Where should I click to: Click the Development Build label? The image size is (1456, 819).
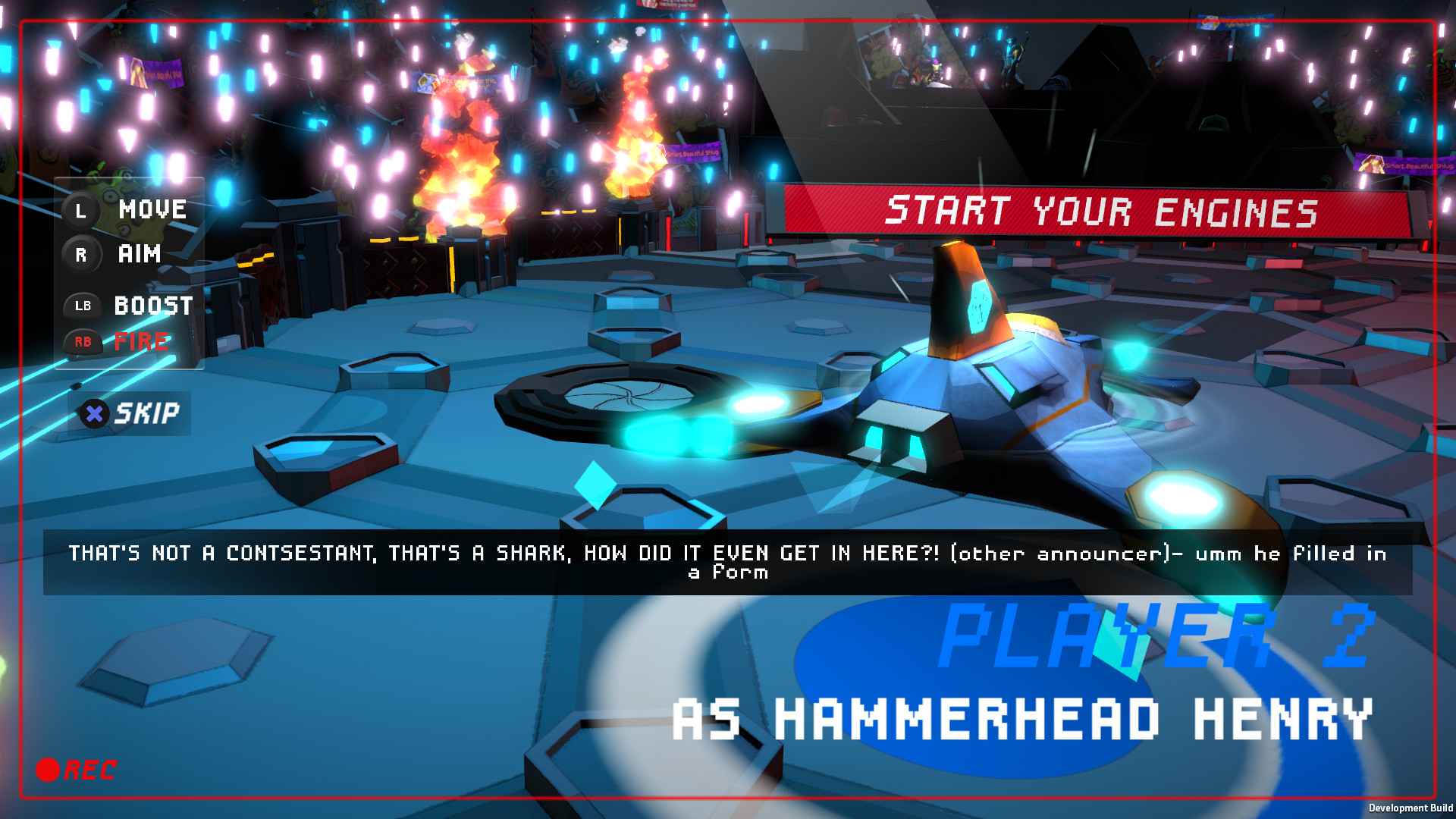click(1412, 806)
